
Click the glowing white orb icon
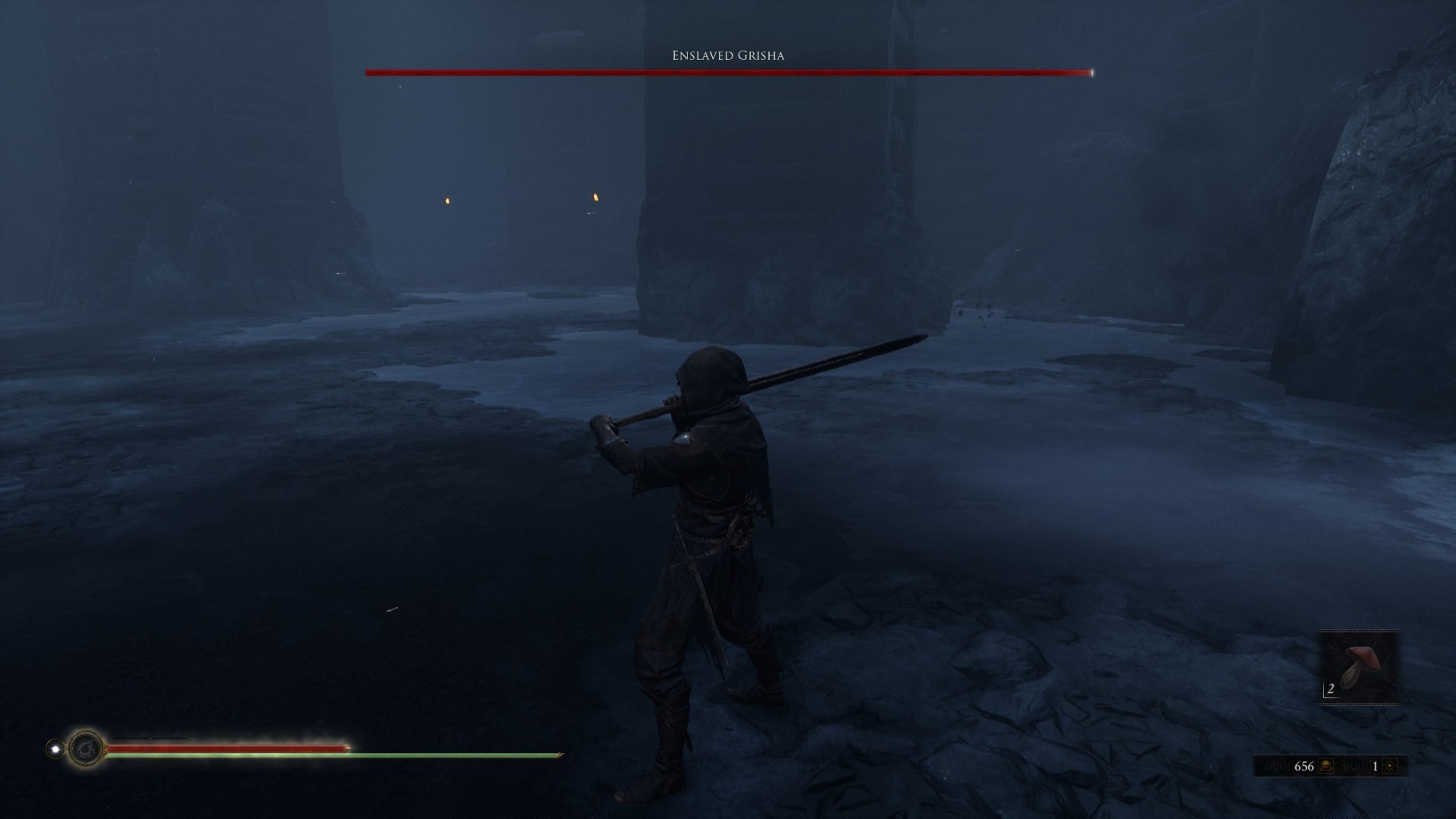(x=55, y=749)
